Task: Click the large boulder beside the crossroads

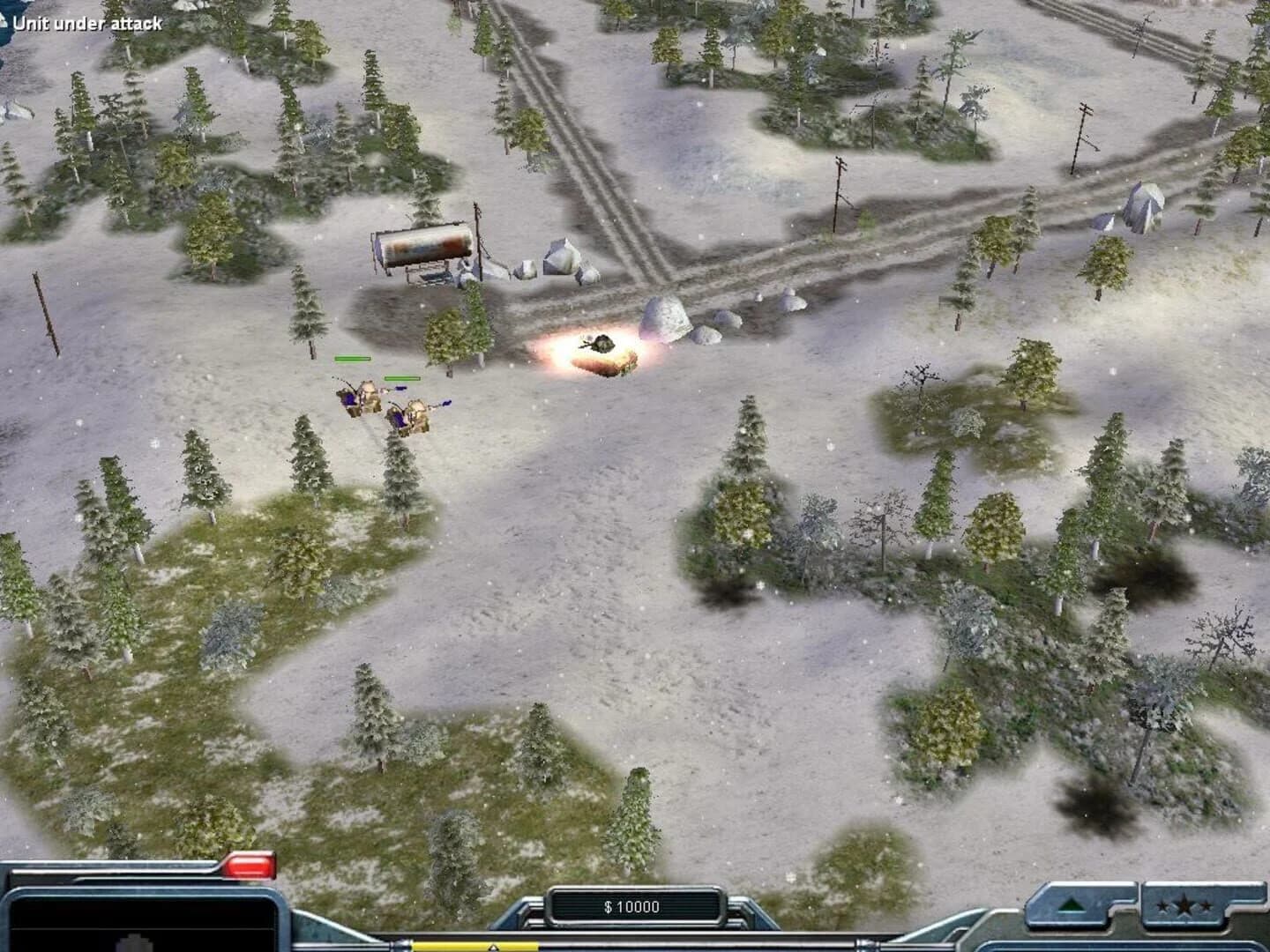Action: click(x=666, y=319)
